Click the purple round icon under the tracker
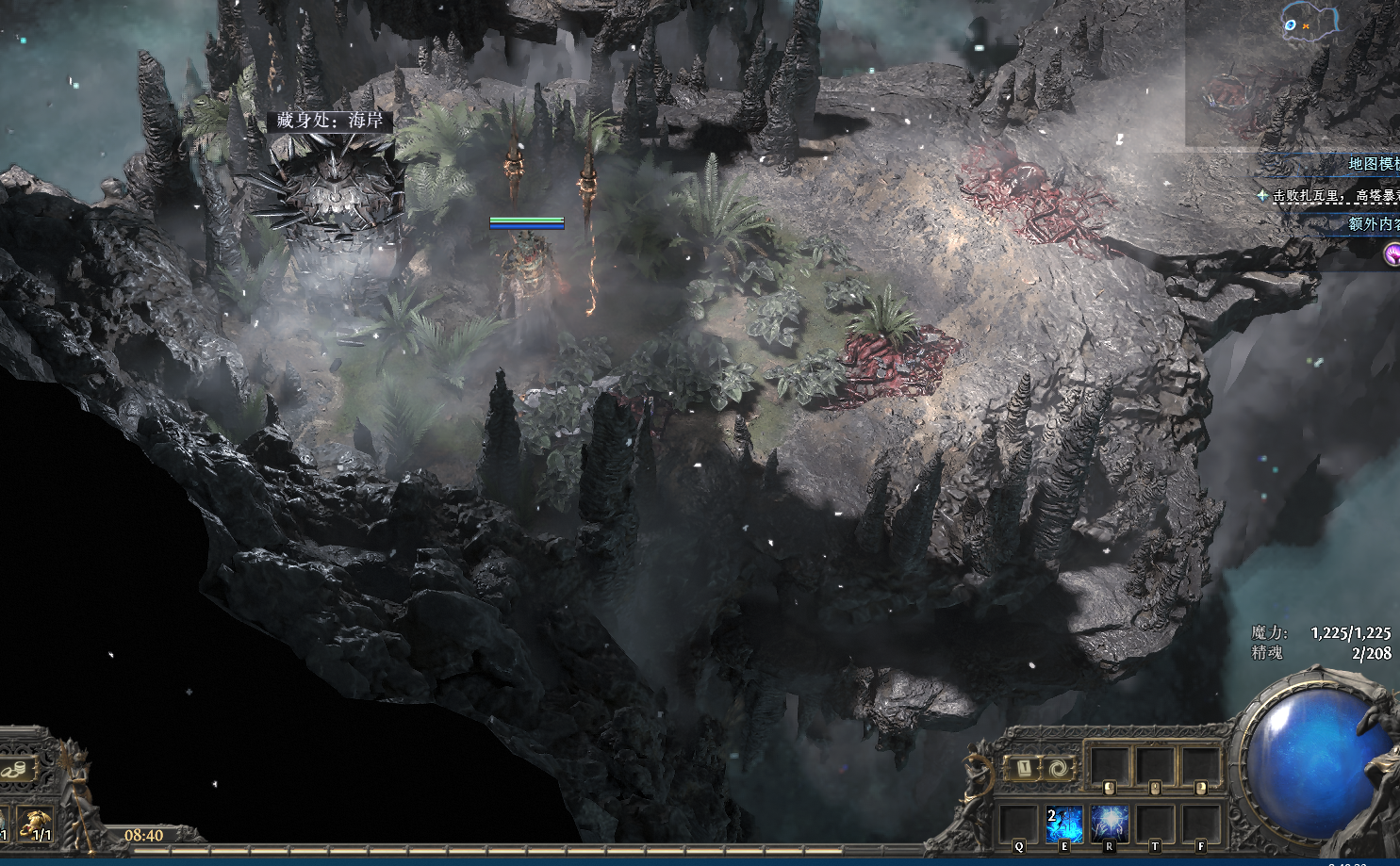This screenshot has width=1400, height=866. point(1392,253)
